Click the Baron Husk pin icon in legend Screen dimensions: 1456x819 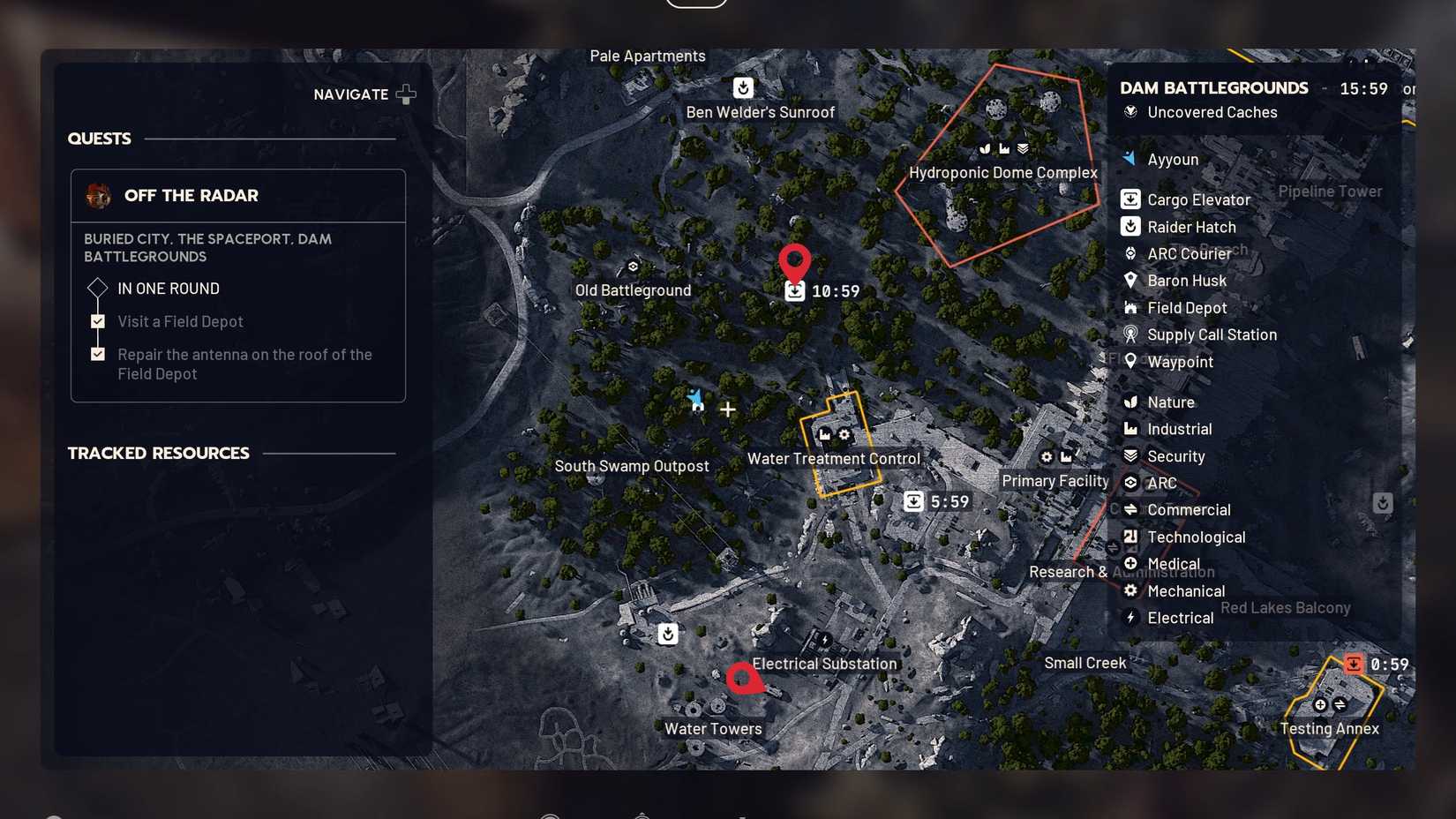click(1132, 280)
